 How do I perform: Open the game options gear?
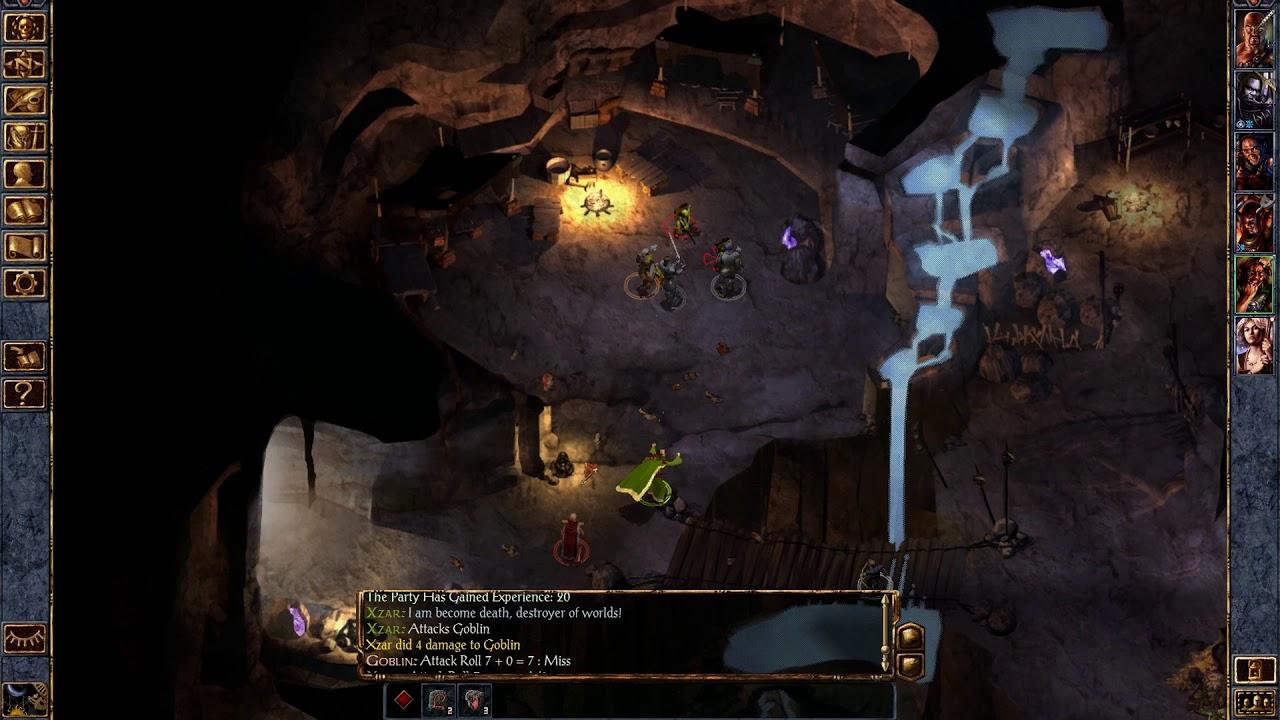point(24,283)
